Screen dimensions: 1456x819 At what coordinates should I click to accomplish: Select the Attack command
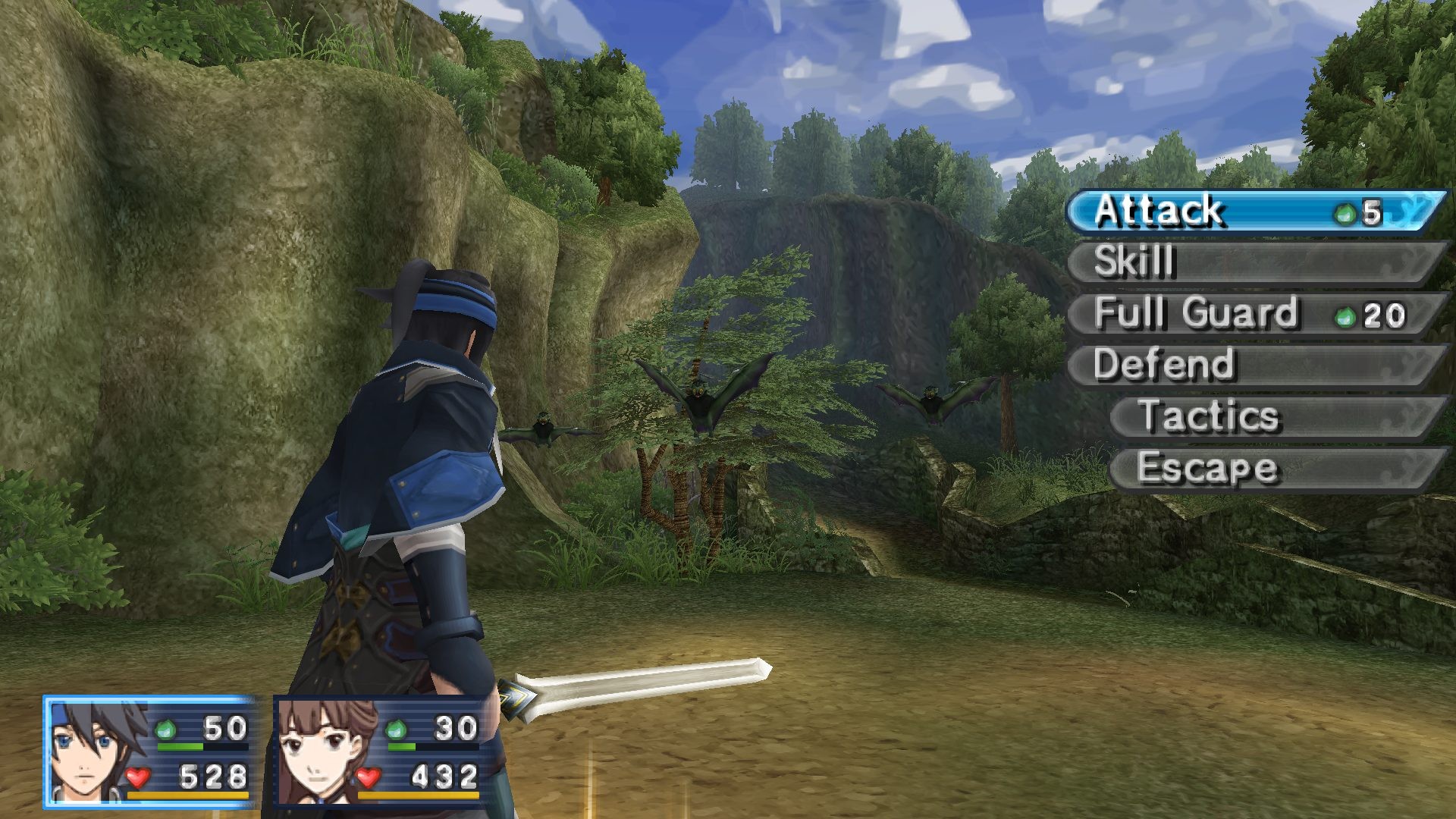pos(1251,211)
